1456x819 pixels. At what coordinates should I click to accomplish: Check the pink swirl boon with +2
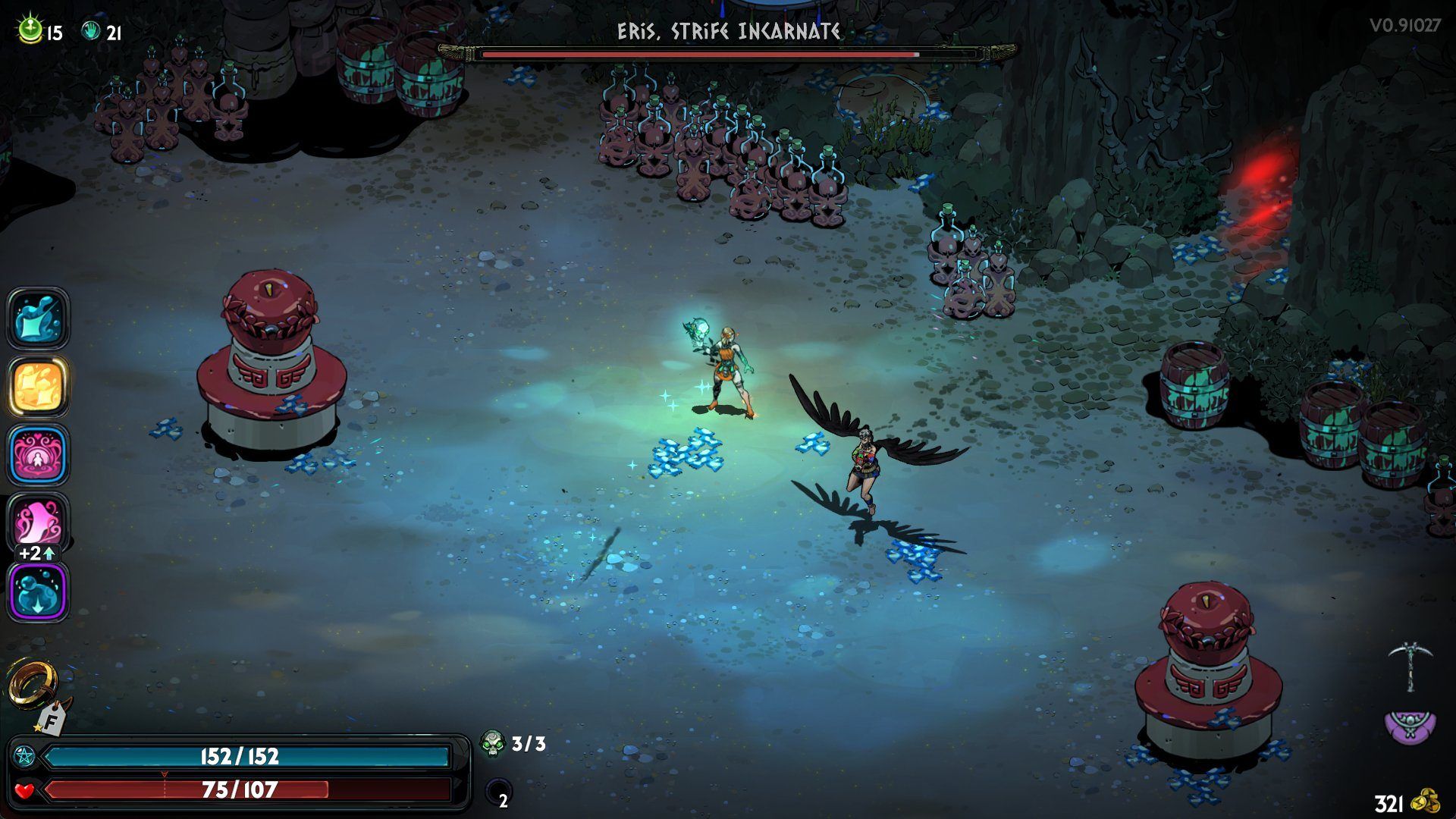[x=38, y=522]
